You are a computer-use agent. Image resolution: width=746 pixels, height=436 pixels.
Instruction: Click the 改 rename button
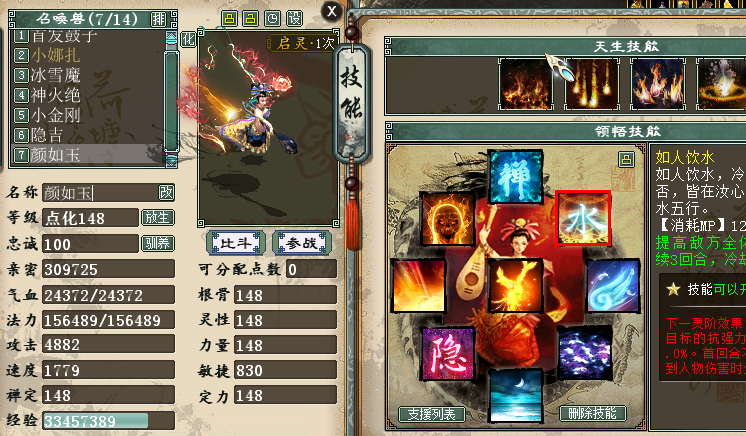[x=166, y=192]
